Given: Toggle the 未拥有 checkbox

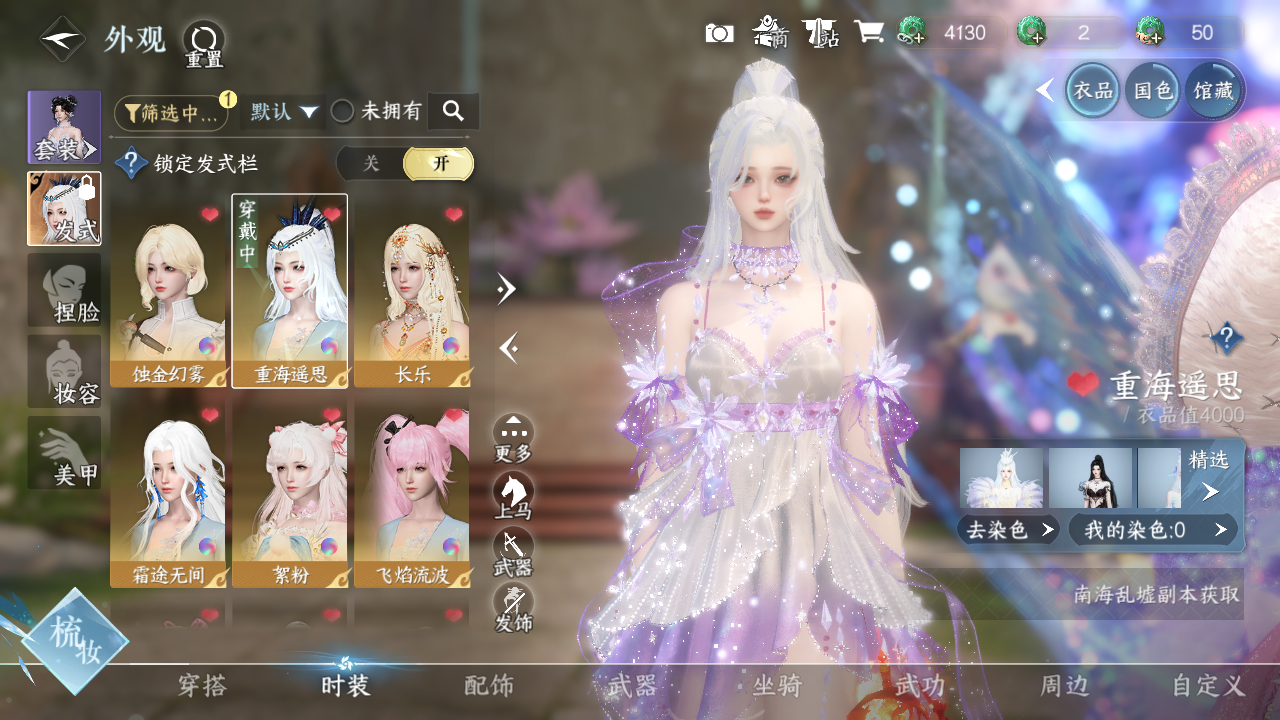Looking at the screenshot, I should coord(343,112).
